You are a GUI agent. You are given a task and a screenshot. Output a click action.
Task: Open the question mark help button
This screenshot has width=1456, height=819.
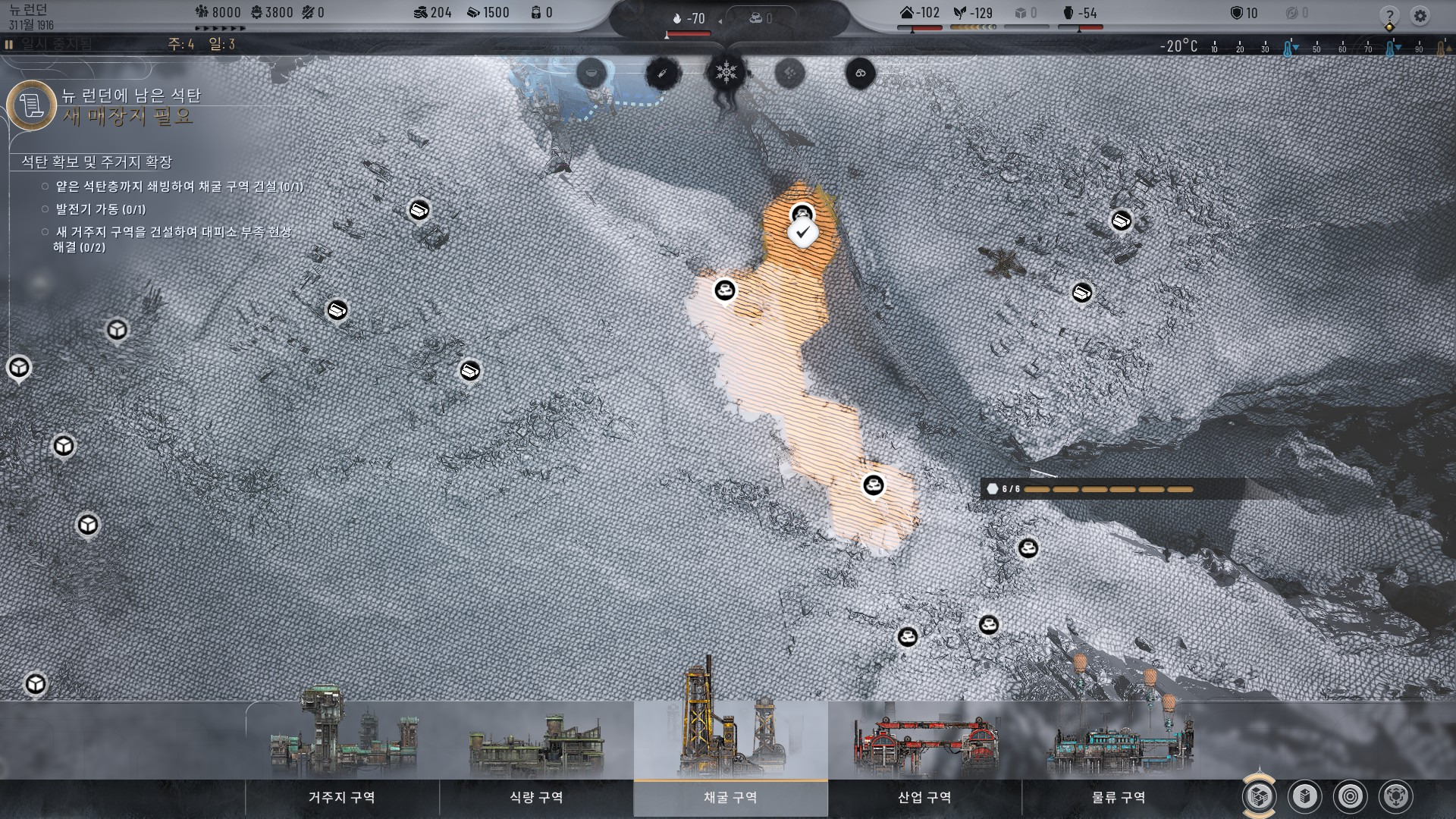click(1389, 16)
